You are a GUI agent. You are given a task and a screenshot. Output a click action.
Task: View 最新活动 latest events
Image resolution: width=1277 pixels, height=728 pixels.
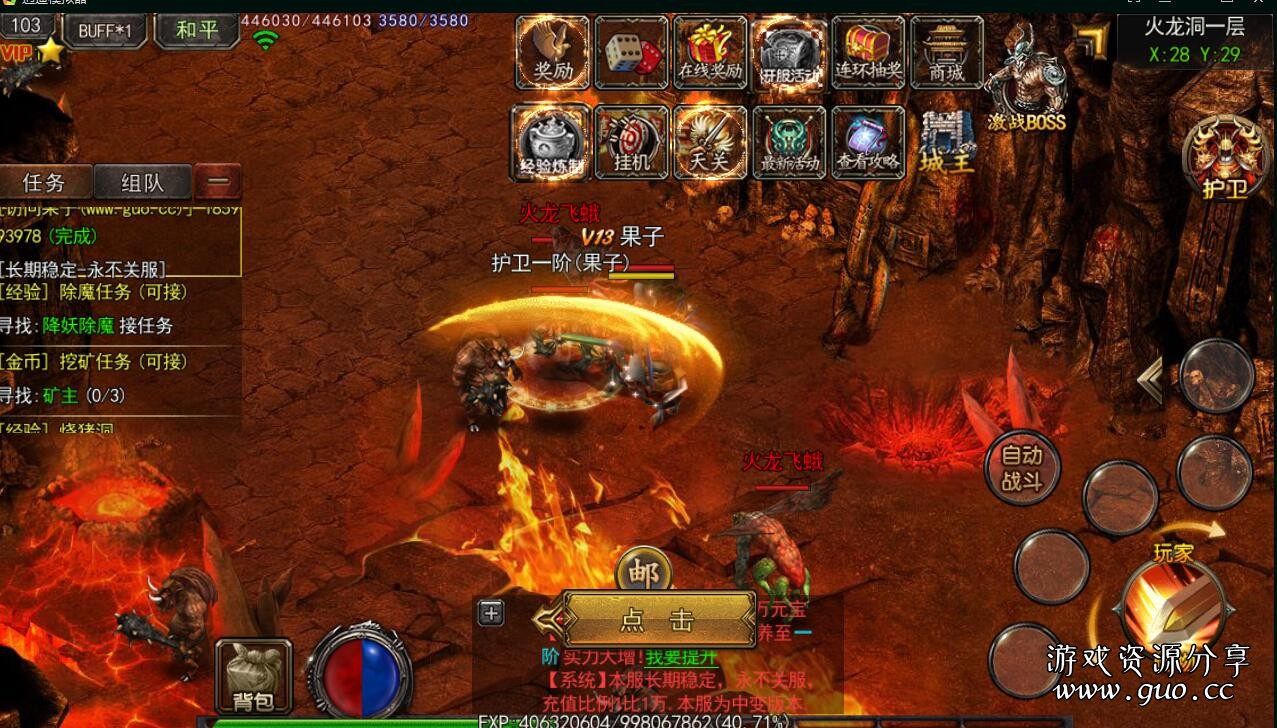[789, 142]
